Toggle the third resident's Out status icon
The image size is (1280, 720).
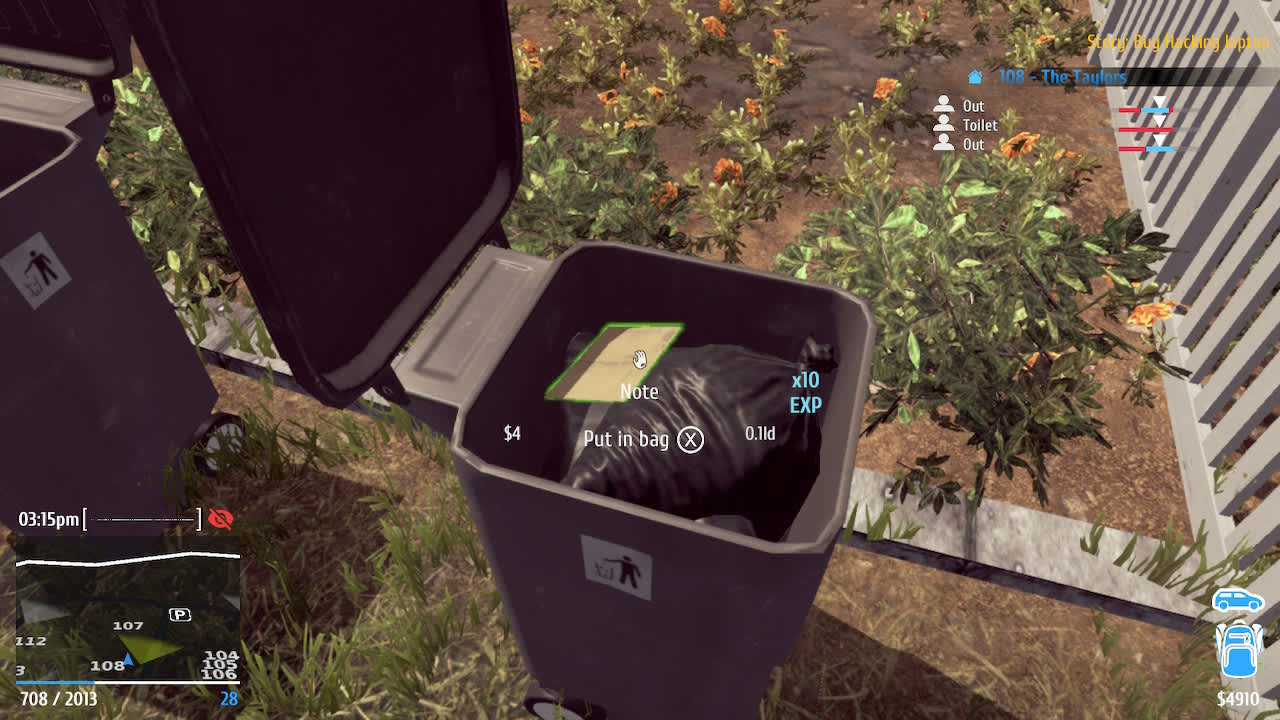pyautogui.click(x=943, y=144)
